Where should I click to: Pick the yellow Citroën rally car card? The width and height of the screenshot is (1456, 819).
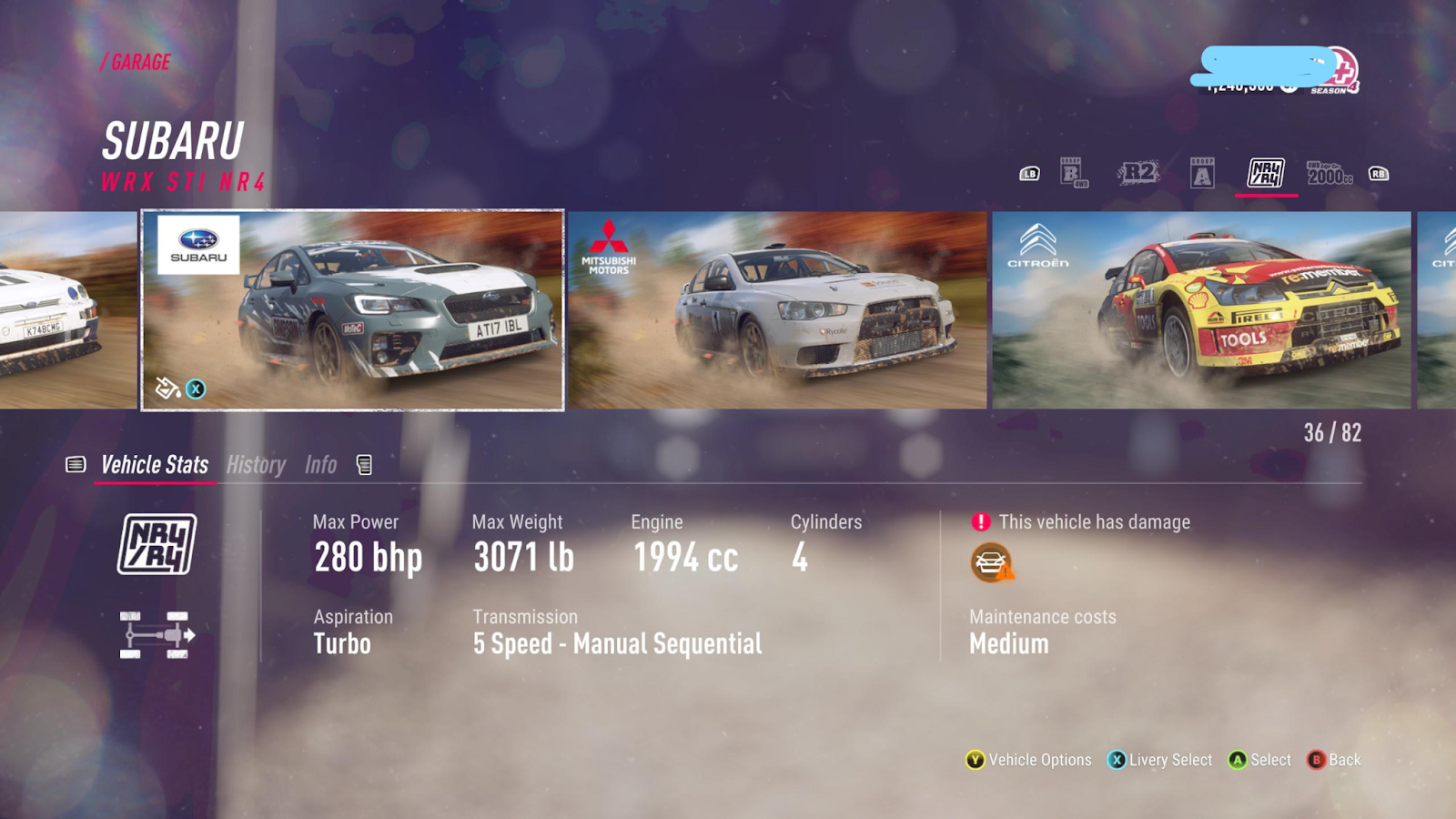tap(1201, 310)
